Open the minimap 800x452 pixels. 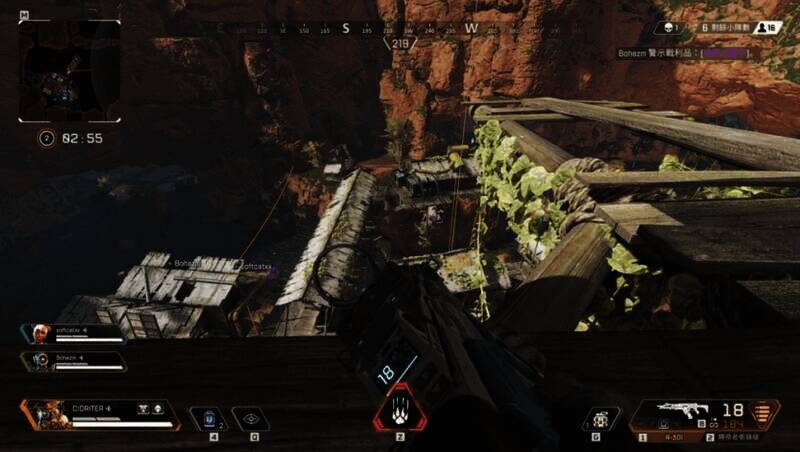pos(69,71)
